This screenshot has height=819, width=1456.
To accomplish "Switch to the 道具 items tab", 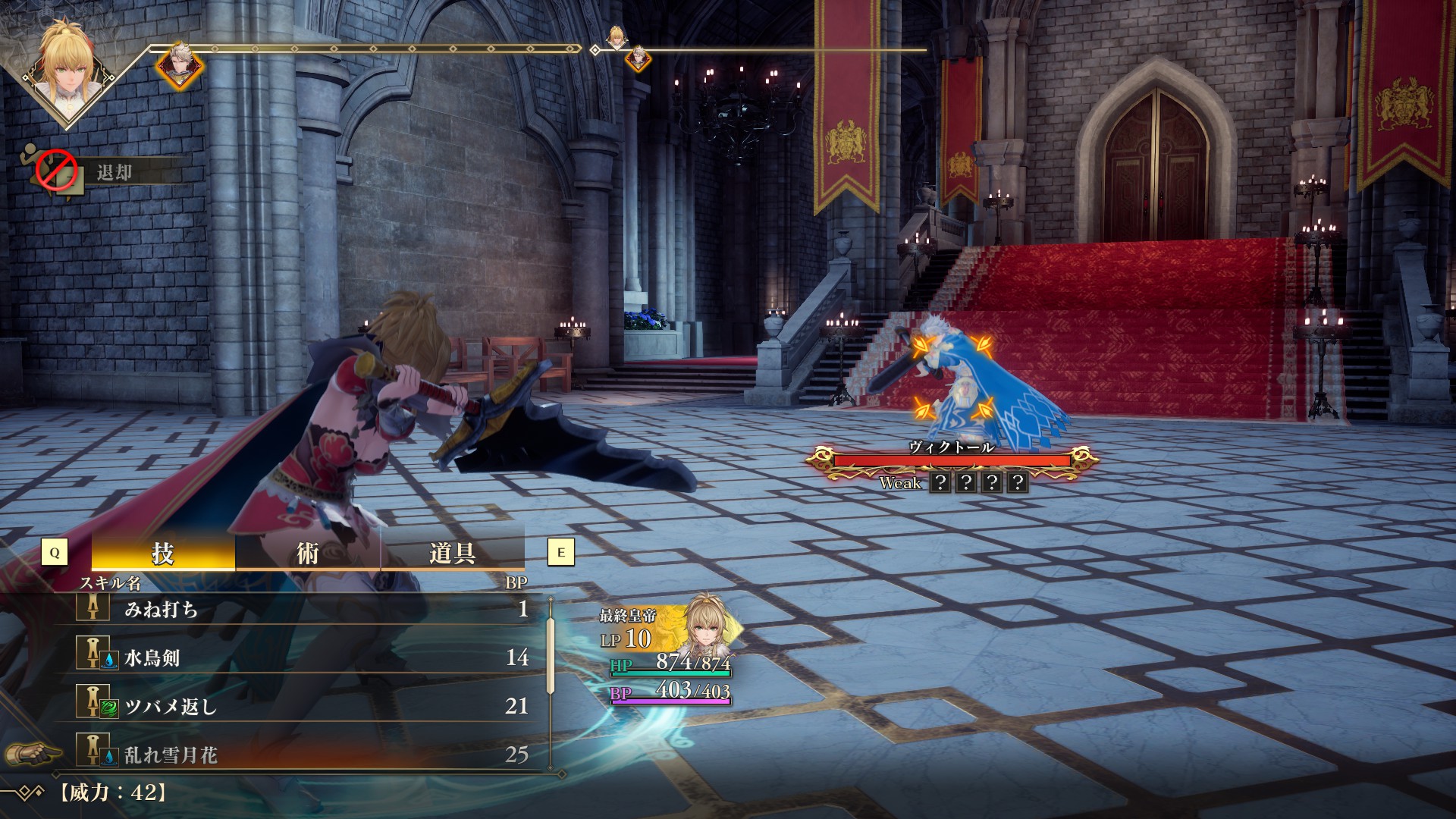I will pyautogui.click(x=452, y=553).
